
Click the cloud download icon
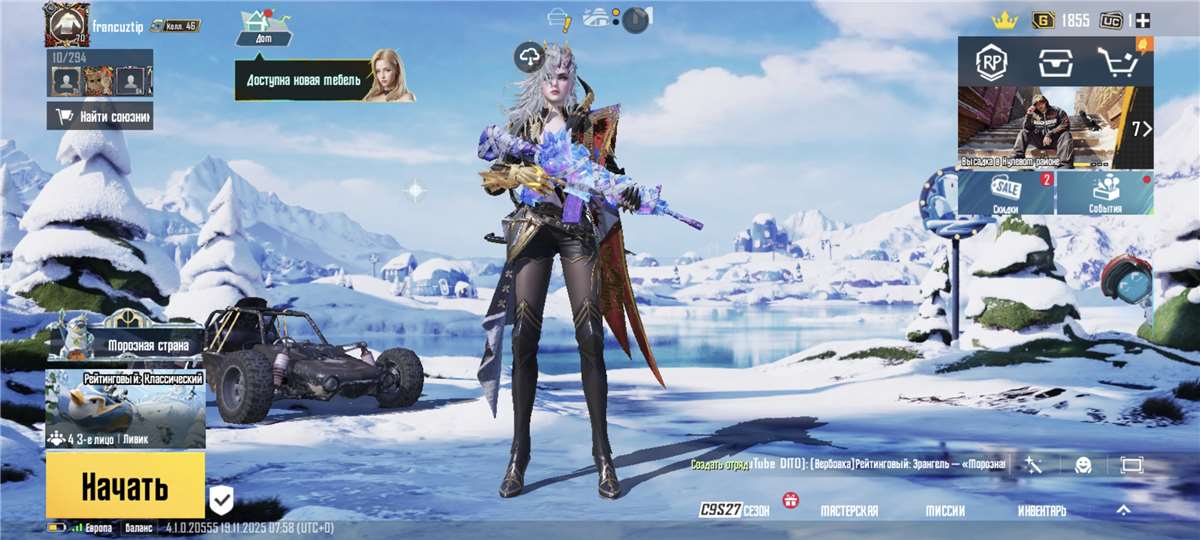529,57
